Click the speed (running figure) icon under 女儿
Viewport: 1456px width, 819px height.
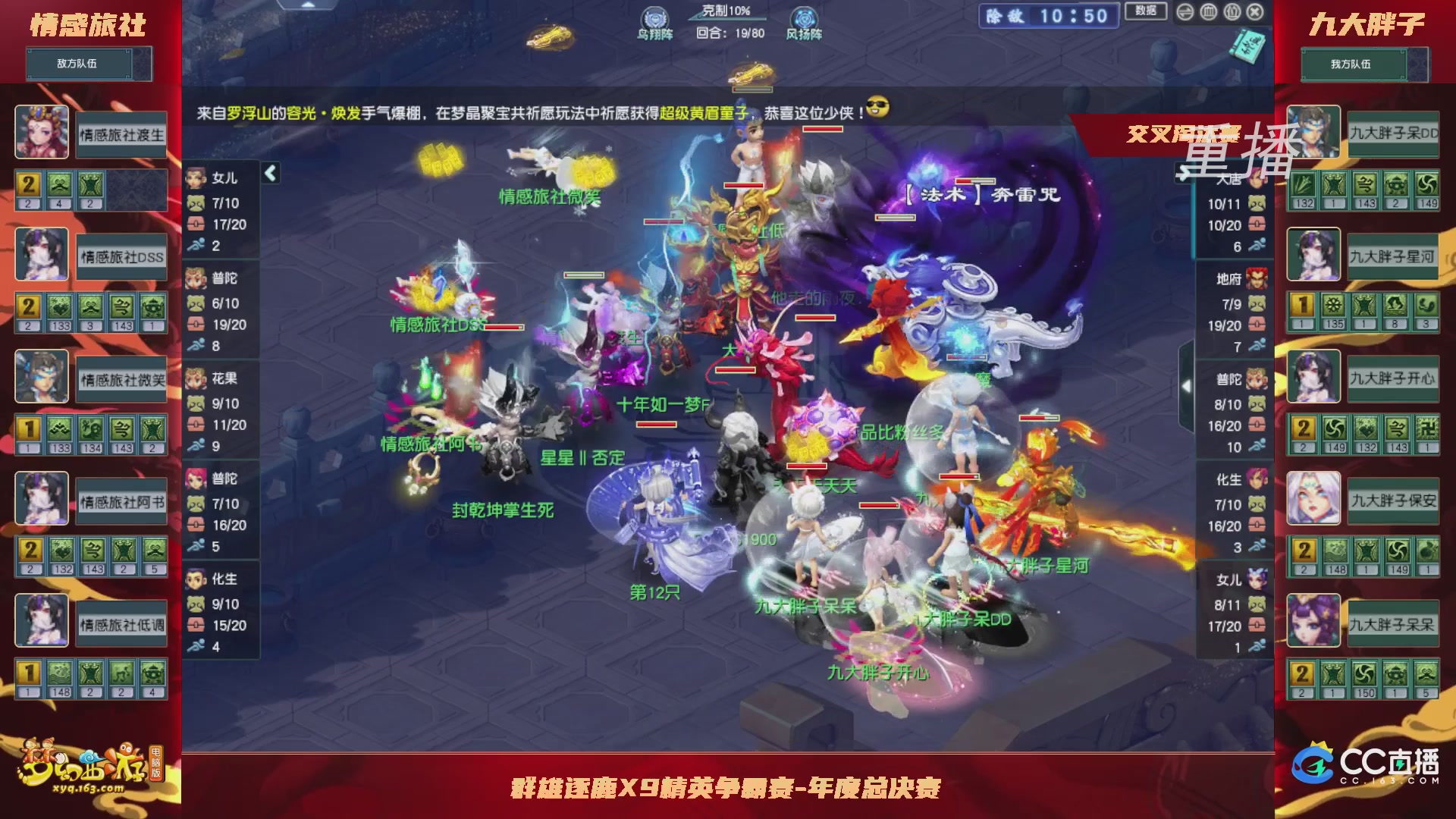coord(197,246)
